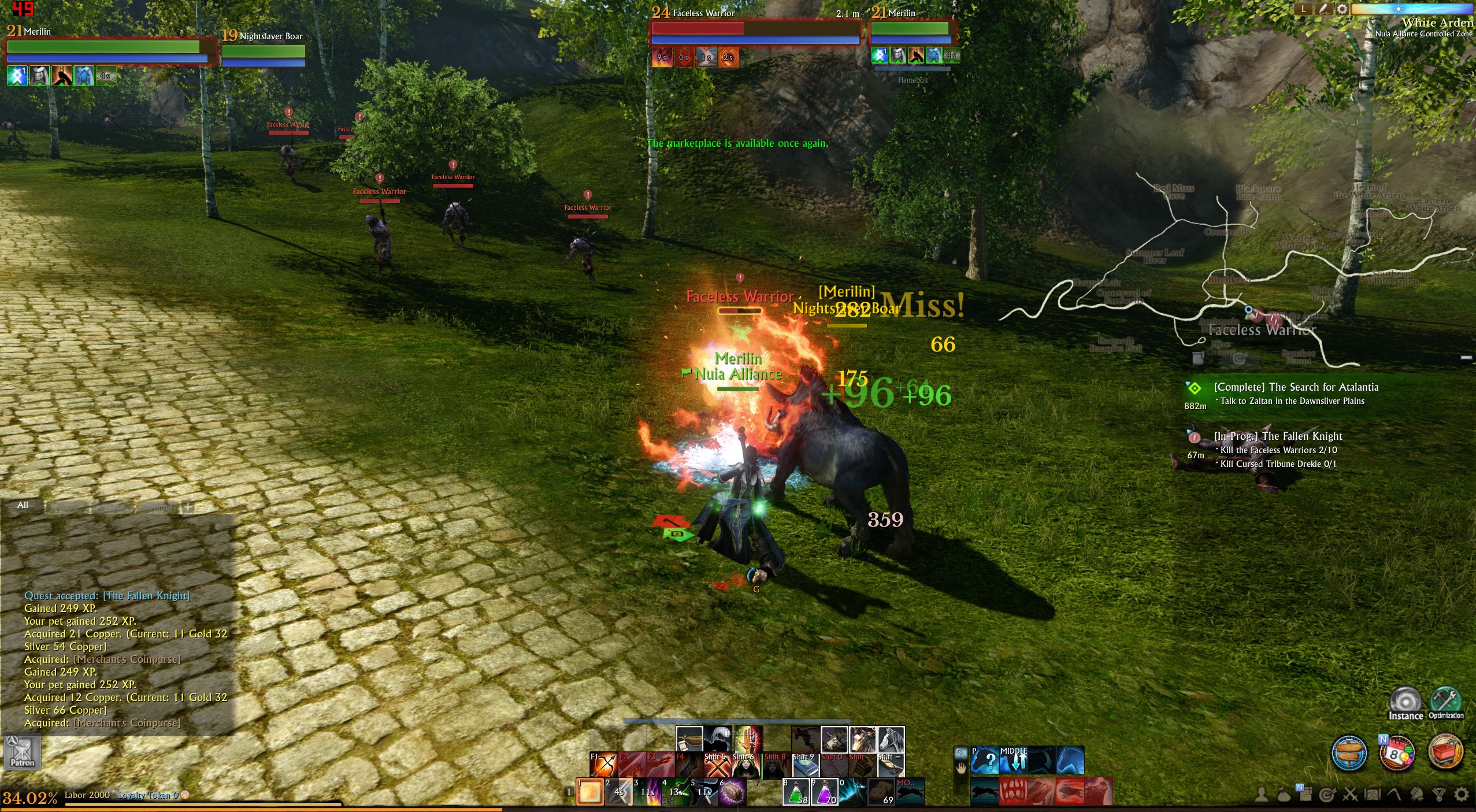Click the horse mount icon in hotbar
This screenshot has height=812, width=1476.
click(x=891, y=739)
